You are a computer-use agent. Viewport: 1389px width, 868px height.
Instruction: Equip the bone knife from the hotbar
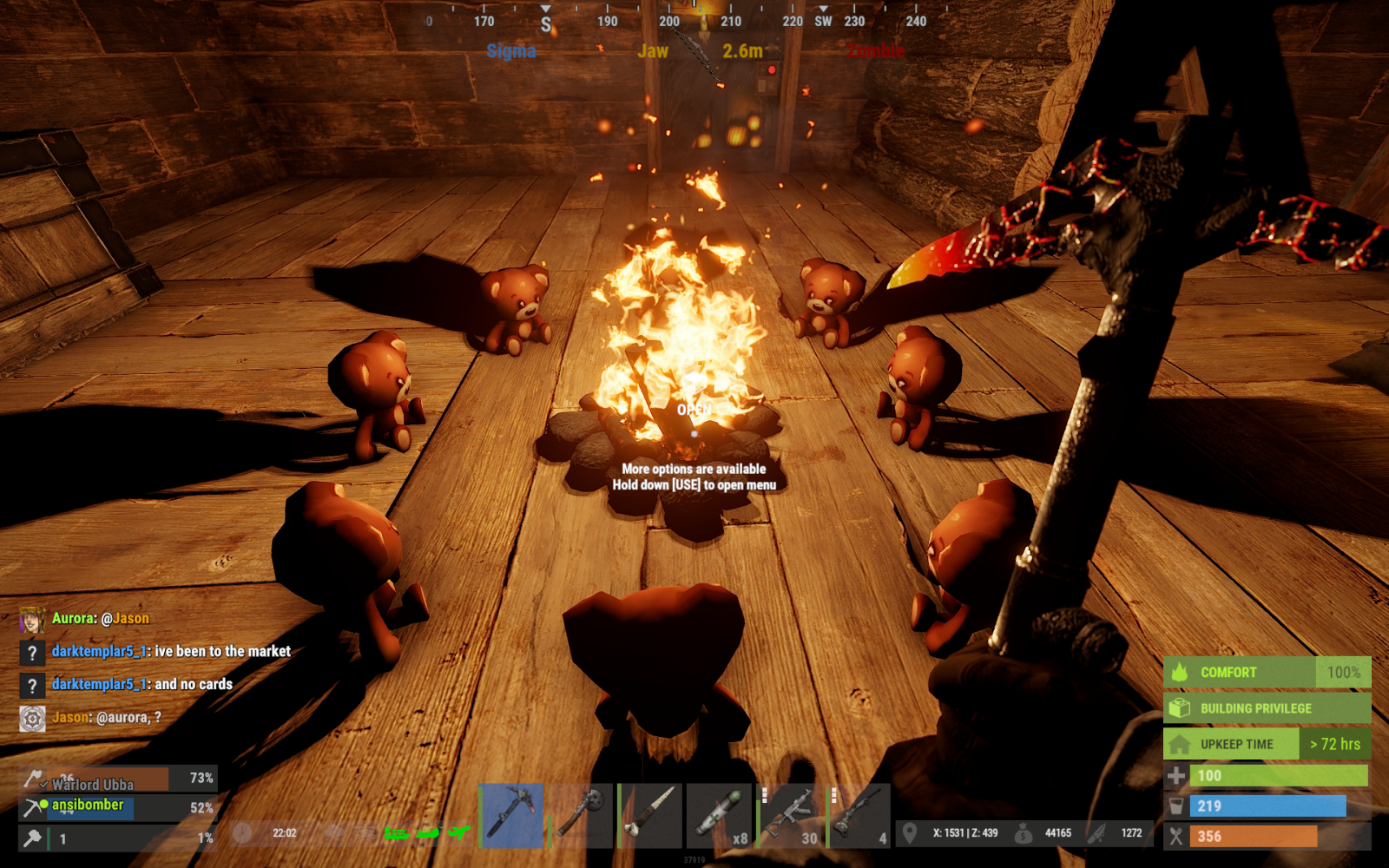click(650, 816)
